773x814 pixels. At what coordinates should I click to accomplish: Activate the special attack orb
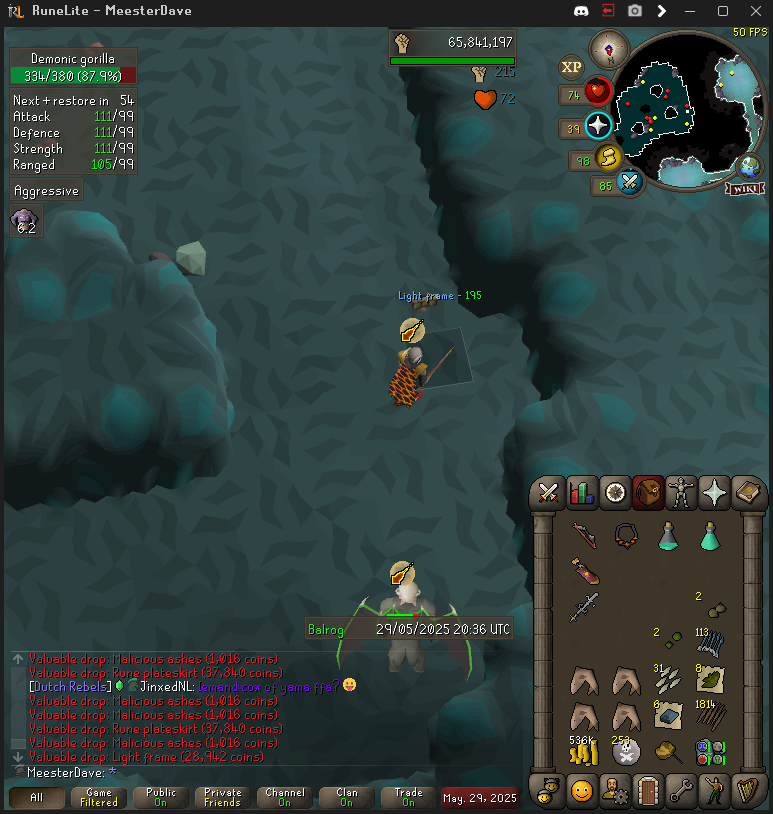pos(629,183)
